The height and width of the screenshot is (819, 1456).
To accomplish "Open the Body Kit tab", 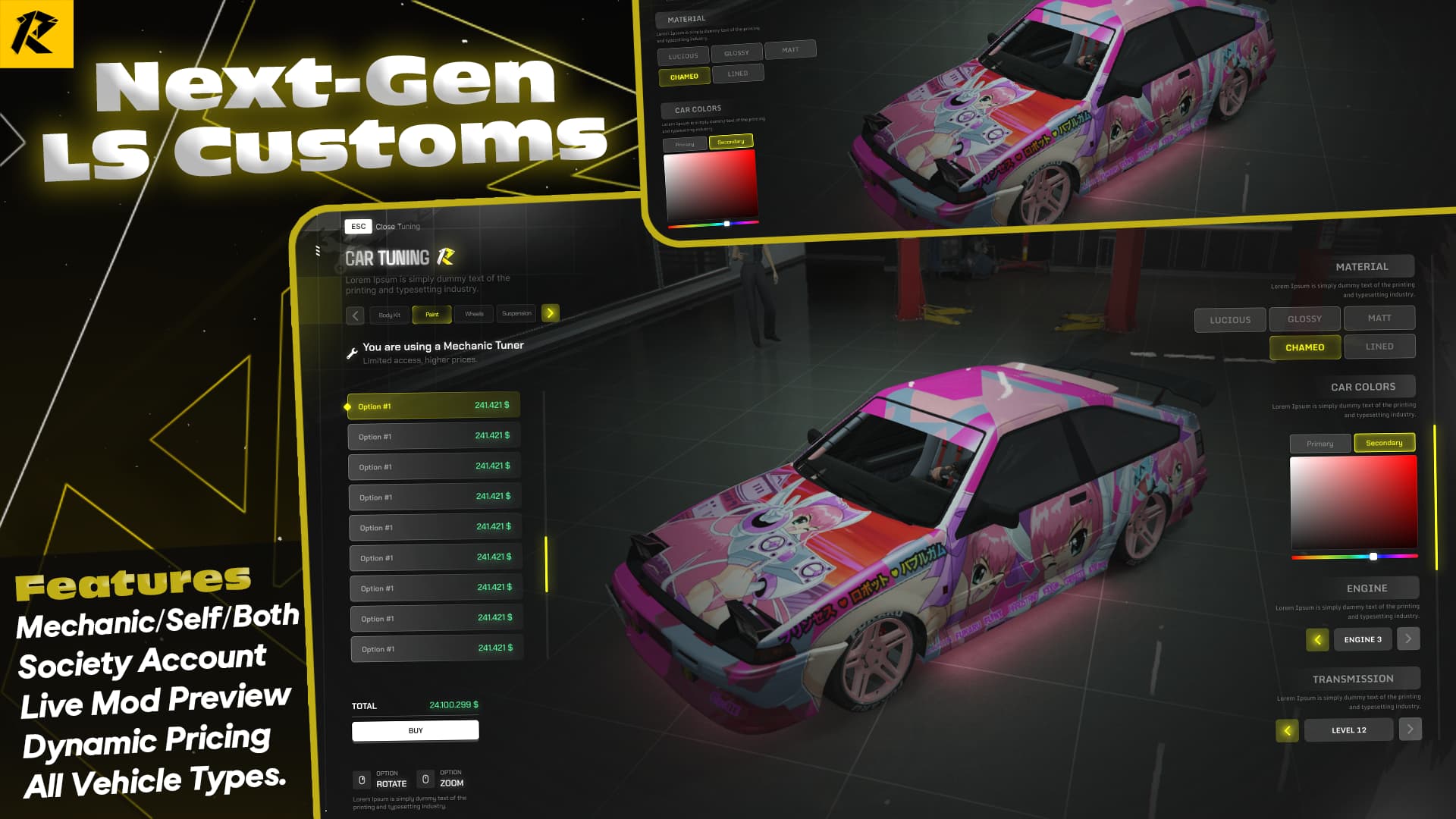I will coord(388,313).
